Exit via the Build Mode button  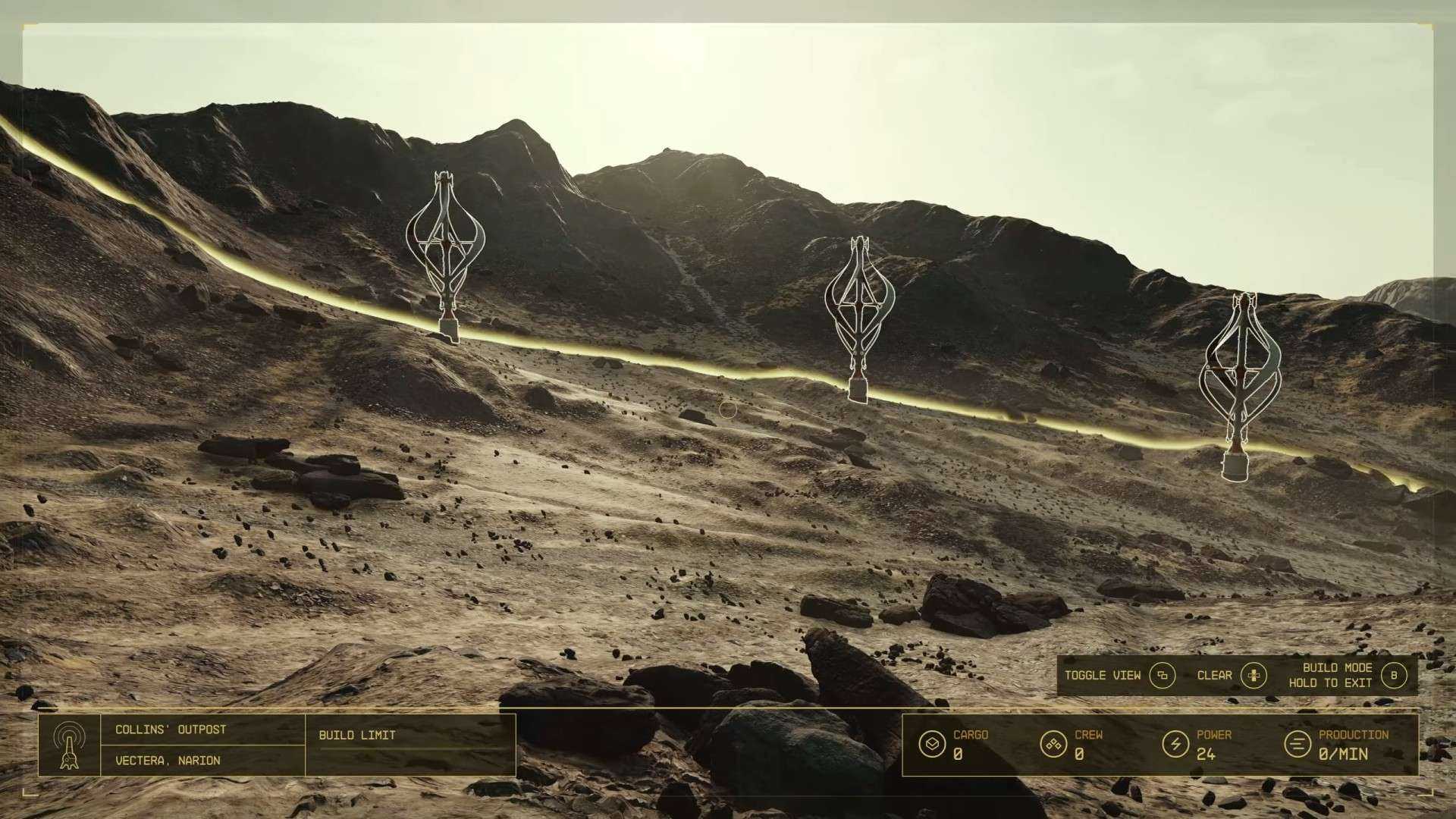pyautogui.click(x=1393, y=675)
